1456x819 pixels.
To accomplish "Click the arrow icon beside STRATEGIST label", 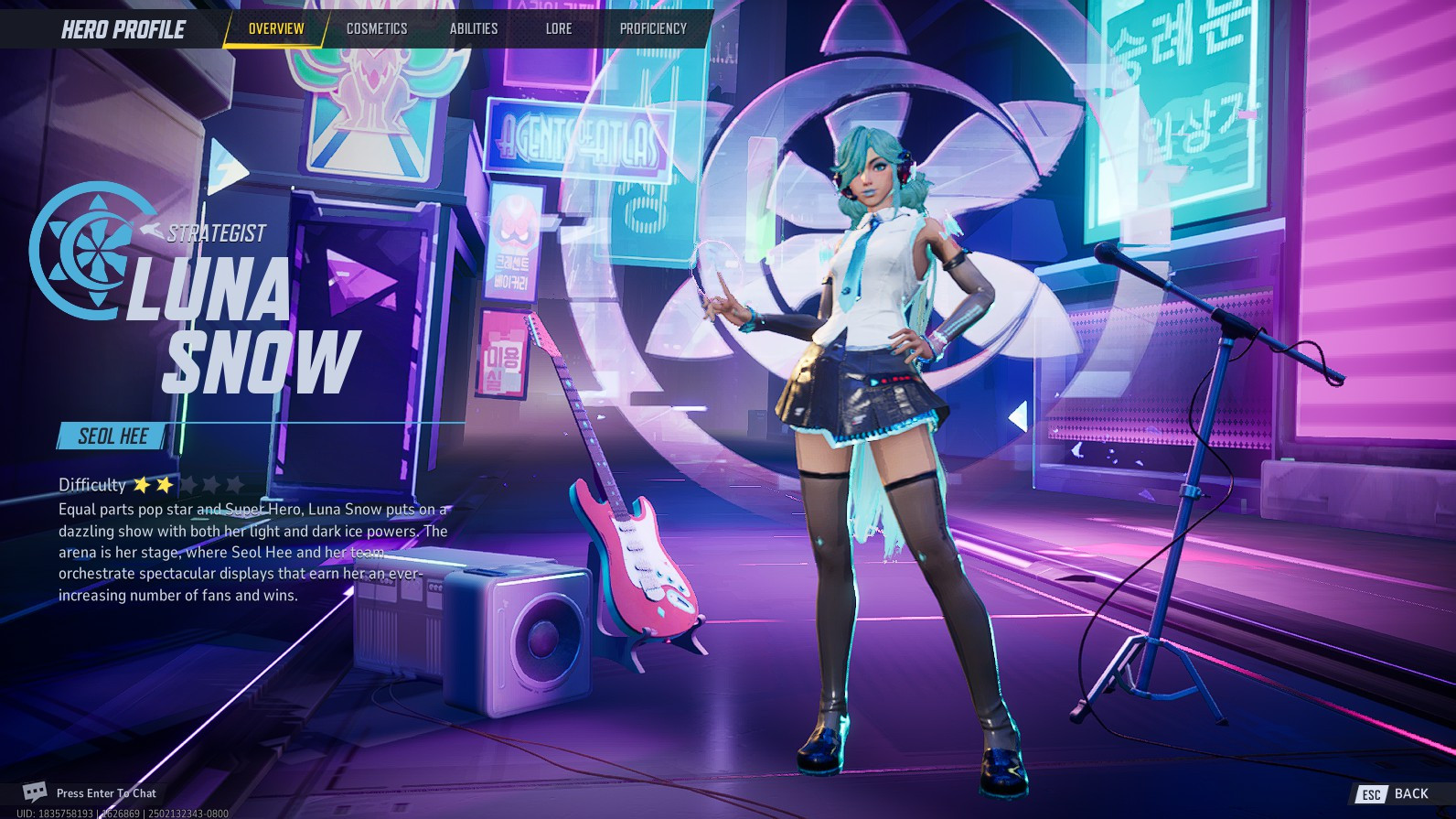I will tap(152, 231).
